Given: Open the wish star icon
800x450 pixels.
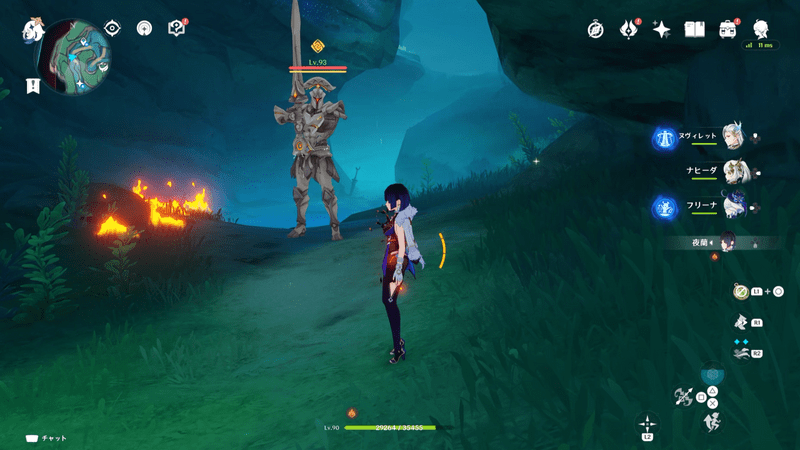Looking at the screenshot, I should (661, 29).
